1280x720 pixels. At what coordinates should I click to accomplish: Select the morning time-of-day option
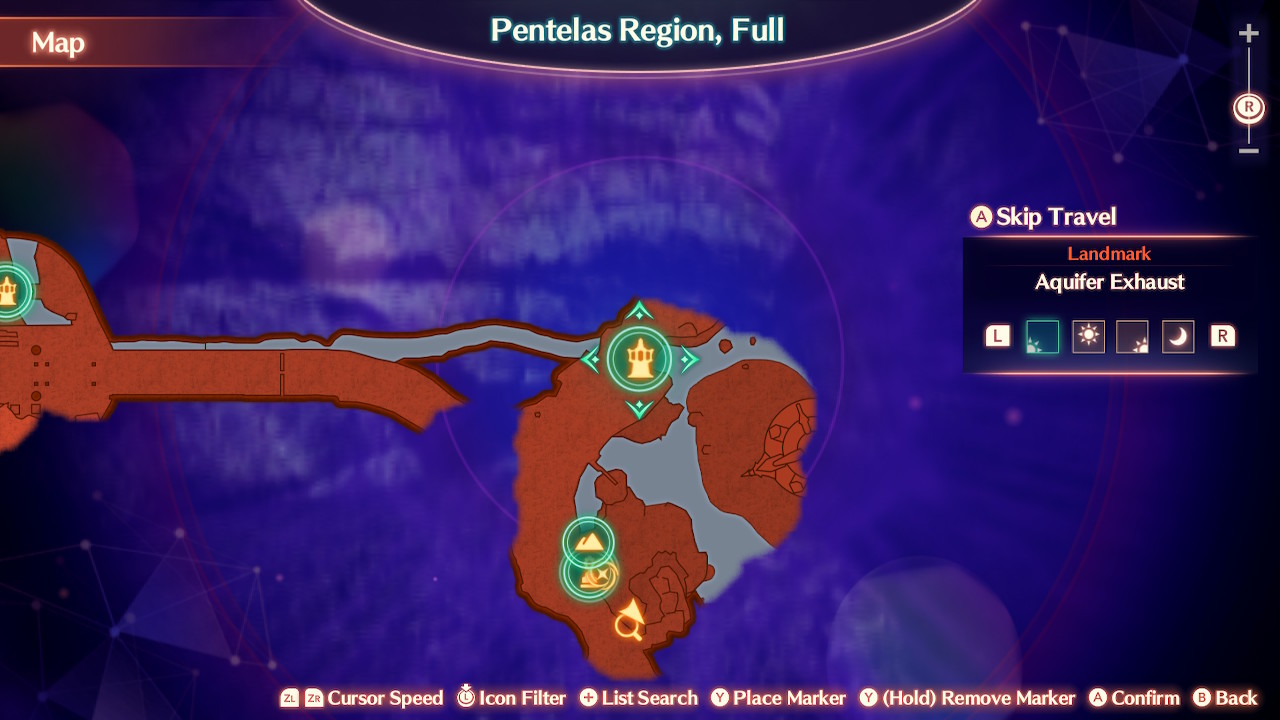pyautogui.click(x=1041, y=336)
